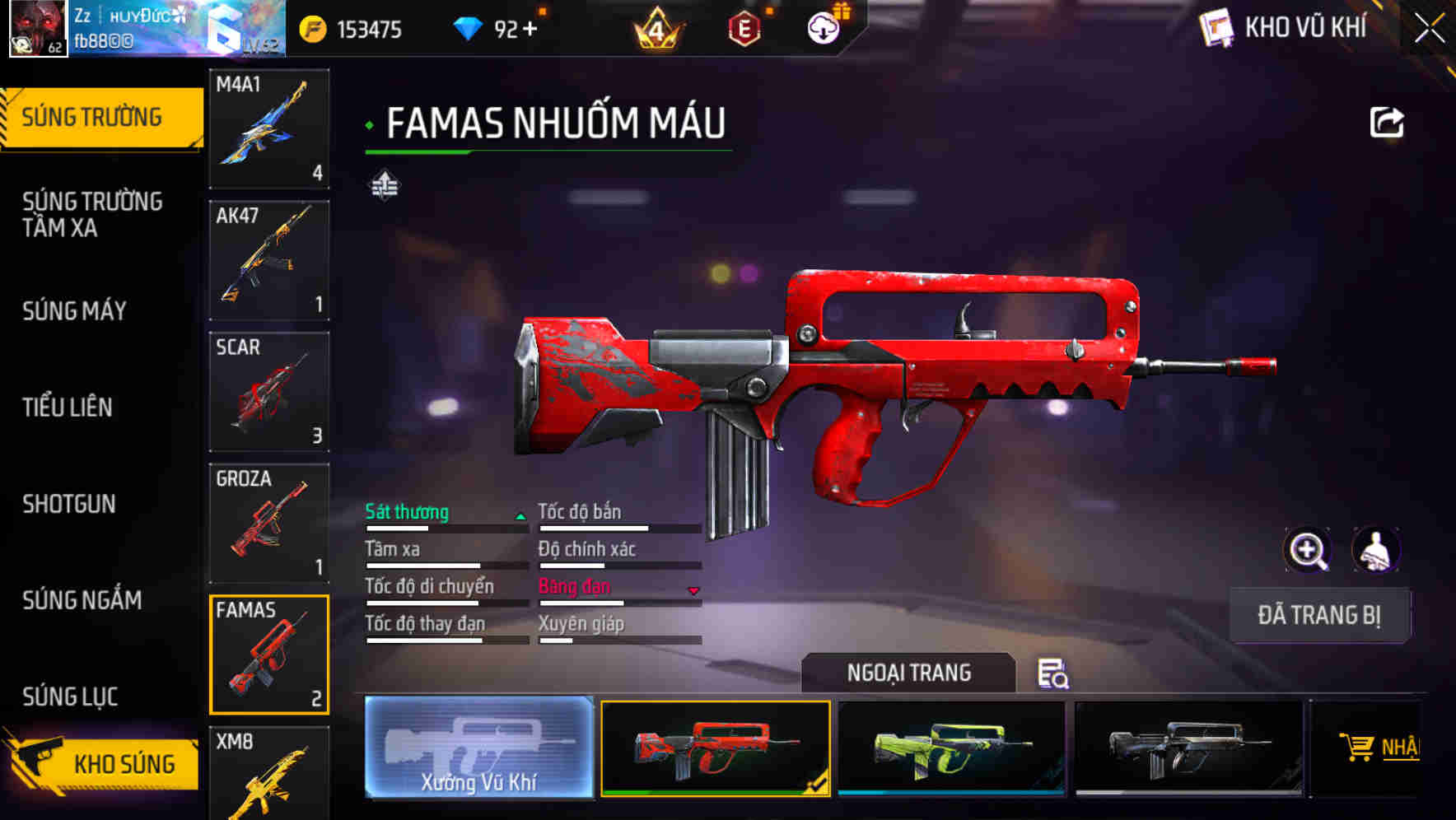Toggle the red sort arrow on Băng đạn
Viewport: 1456px width, 820px height.
[x=693, y=589]
